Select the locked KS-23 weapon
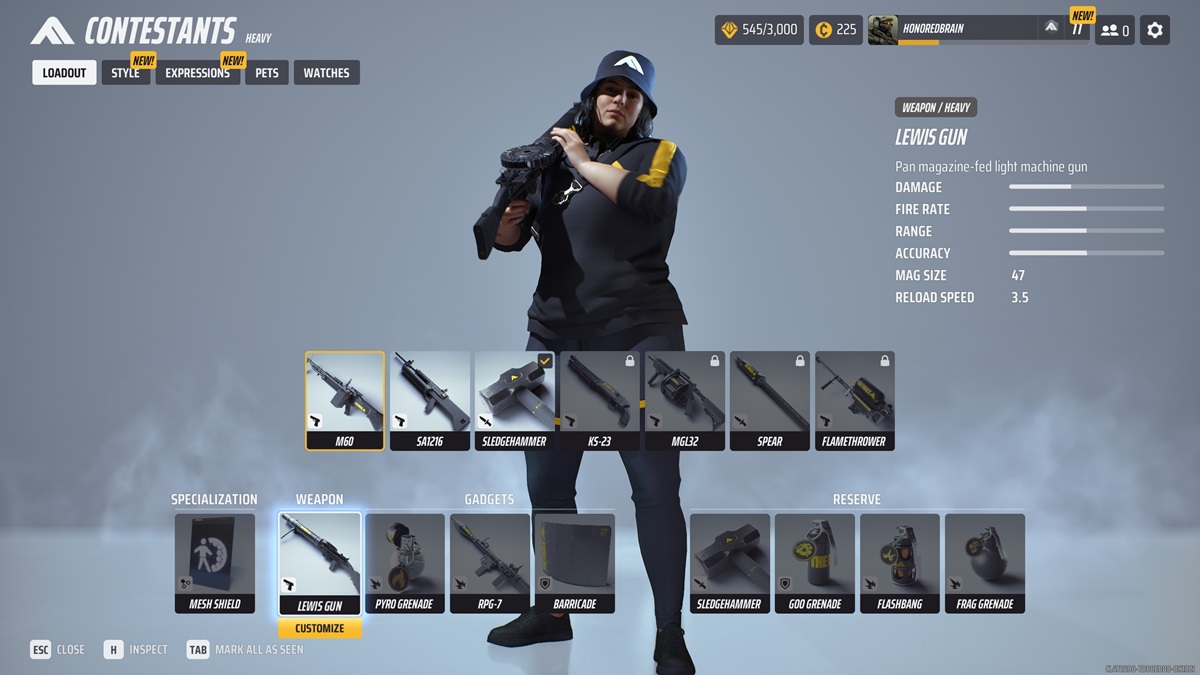The width and height of the screenshot is (1200, 675). click(600, 400)
